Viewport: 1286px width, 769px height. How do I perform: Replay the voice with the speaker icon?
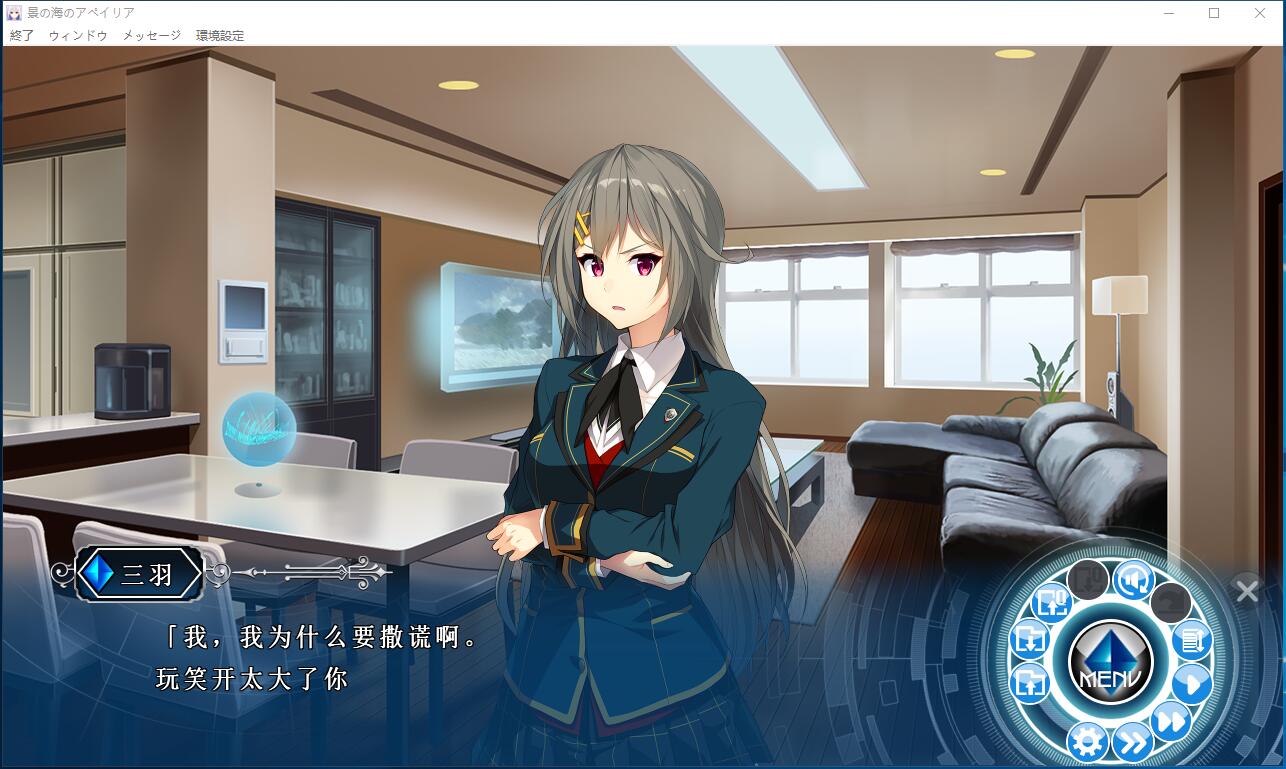coord(1134,580)
